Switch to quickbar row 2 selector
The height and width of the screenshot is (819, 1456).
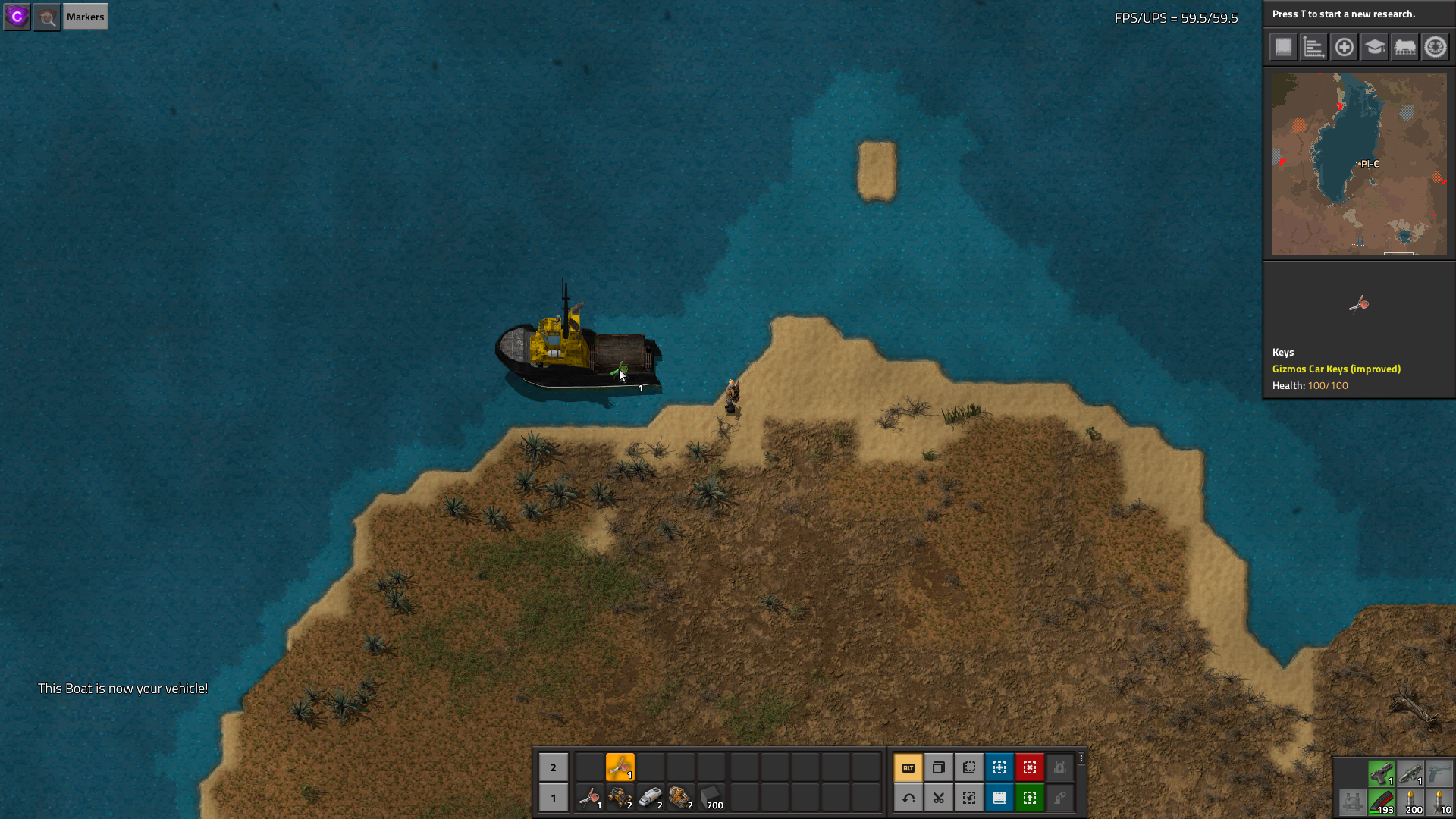(554, 767)
